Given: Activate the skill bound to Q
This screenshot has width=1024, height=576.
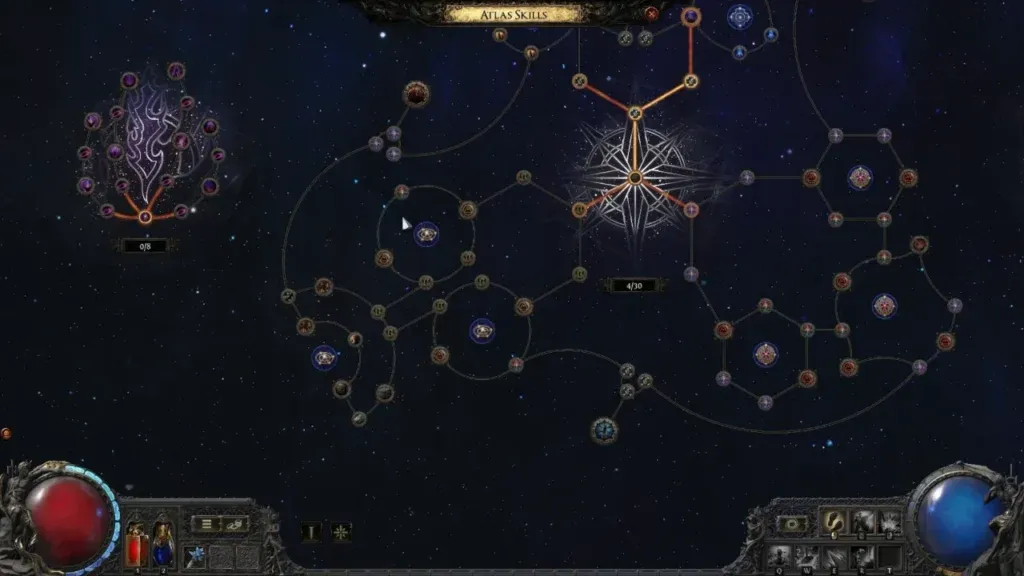Looking at the screenshot, I should point(780,555).
